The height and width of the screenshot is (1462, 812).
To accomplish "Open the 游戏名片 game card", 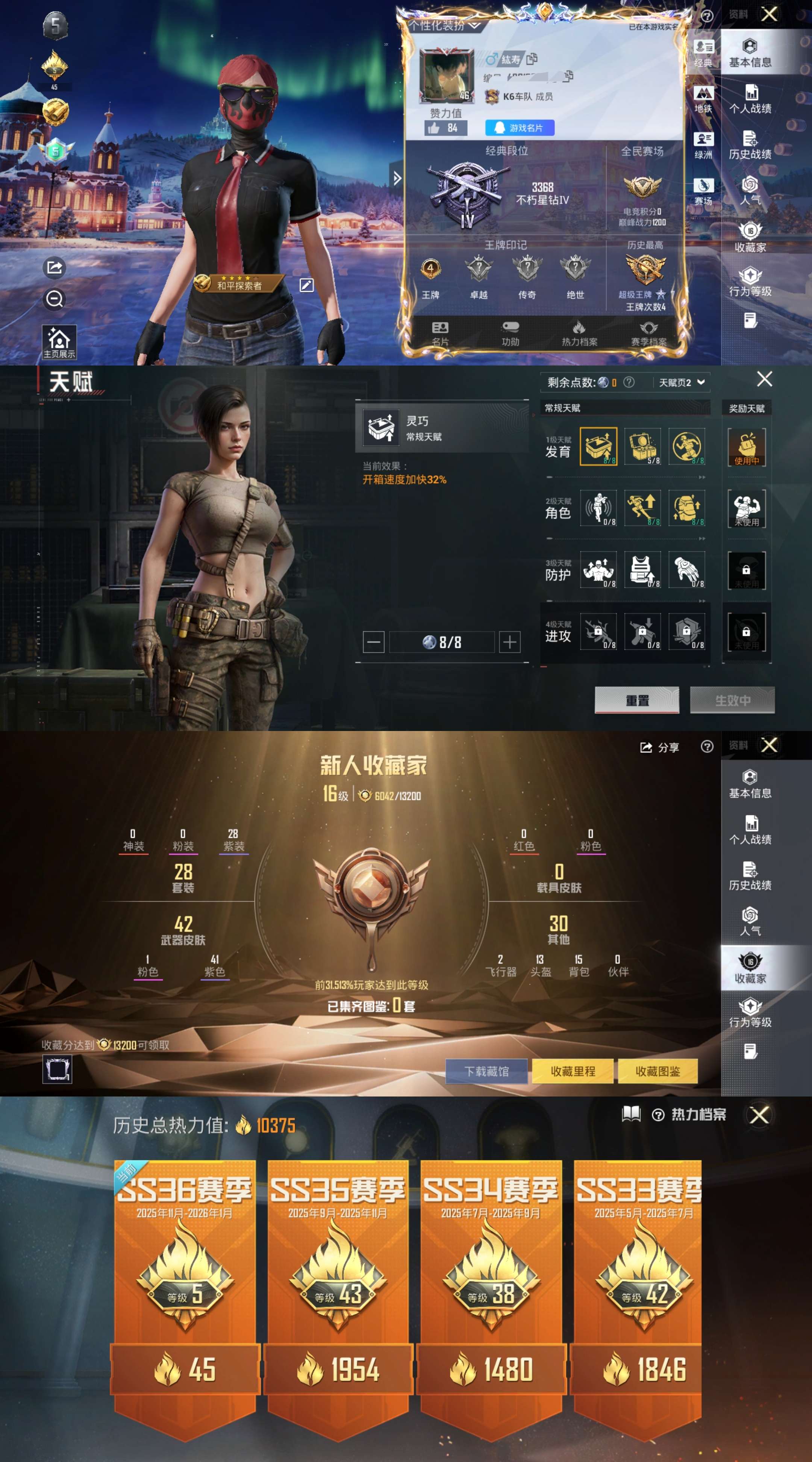I will point(519,128).
